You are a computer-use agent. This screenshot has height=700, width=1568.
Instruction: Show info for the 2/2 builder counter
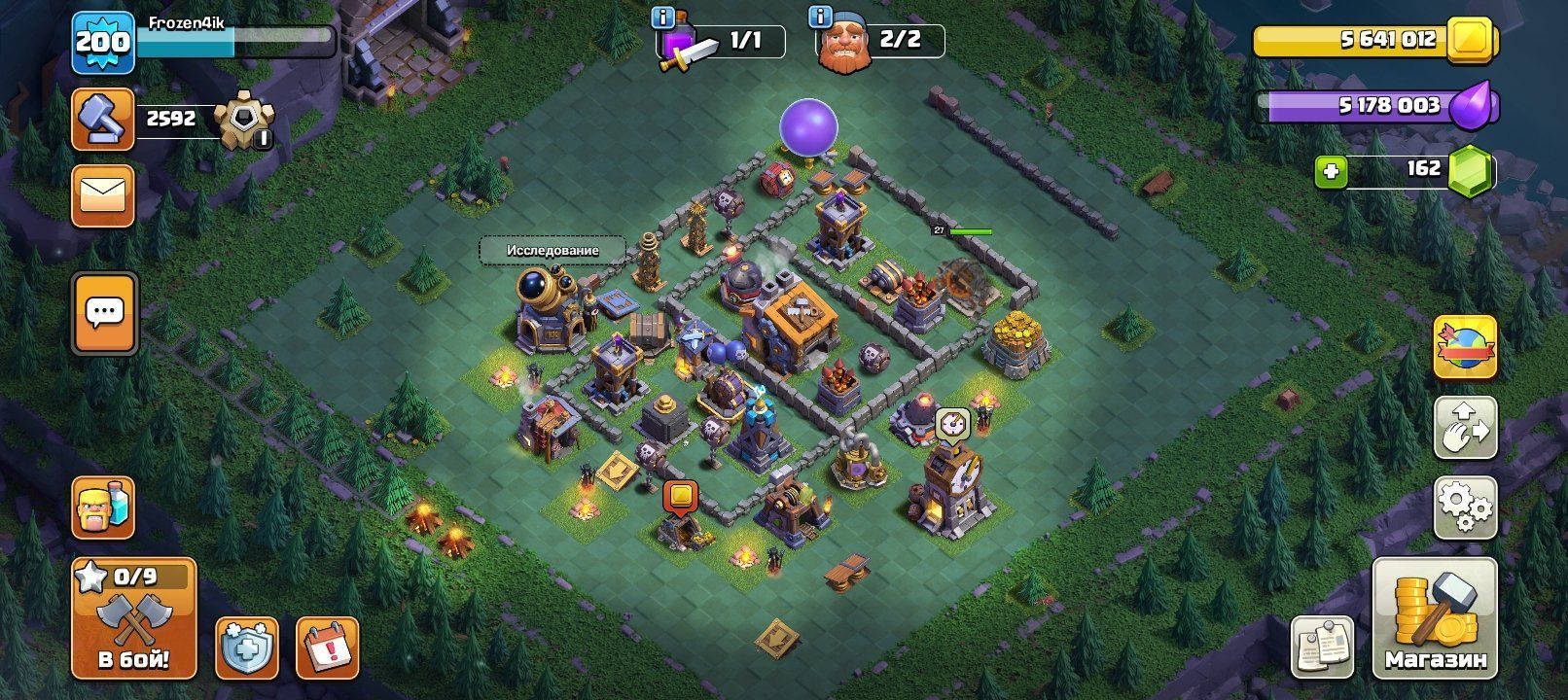pos(821,17)
